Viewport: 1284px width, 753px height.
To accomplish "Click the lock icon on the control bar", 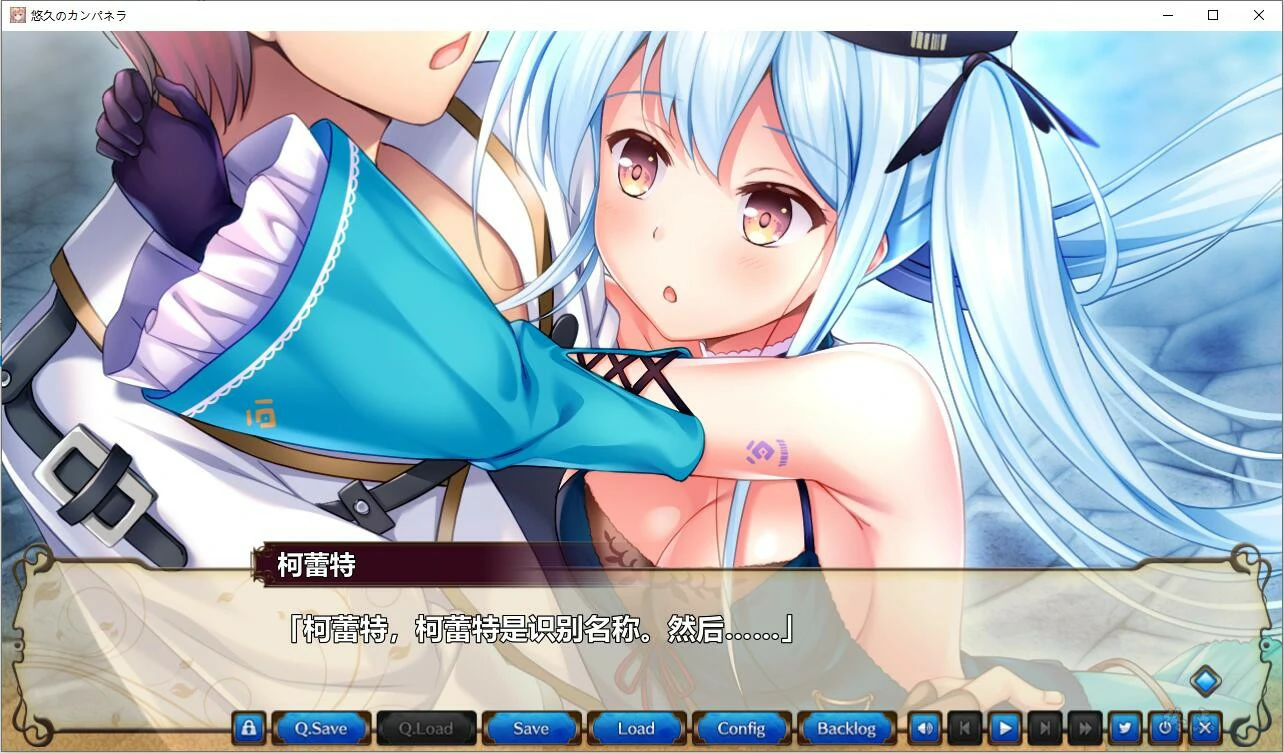I will click(x=247, y=727).
